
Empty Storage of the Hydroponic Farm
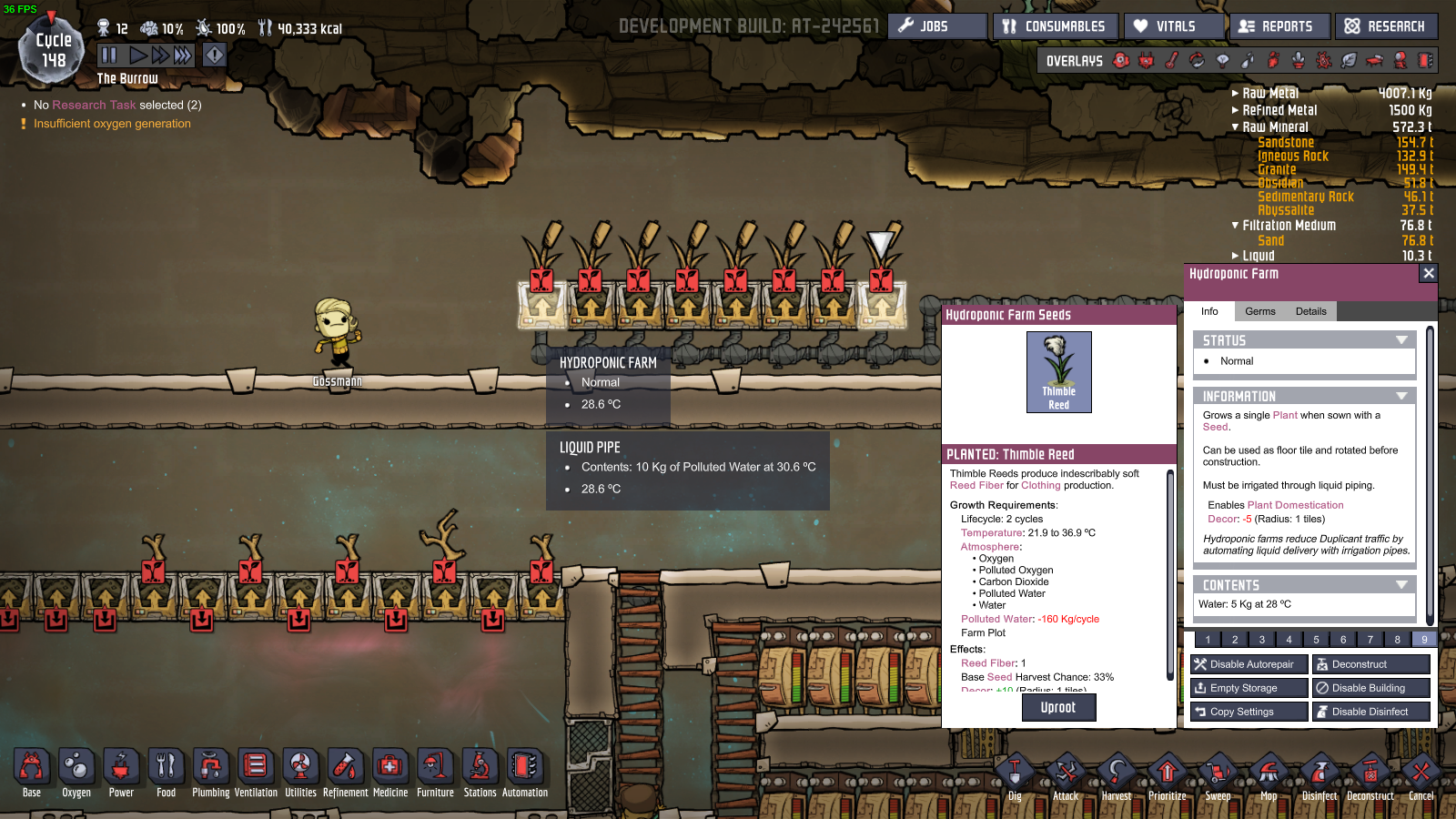pyautogui.click(x=1248, y=687)
